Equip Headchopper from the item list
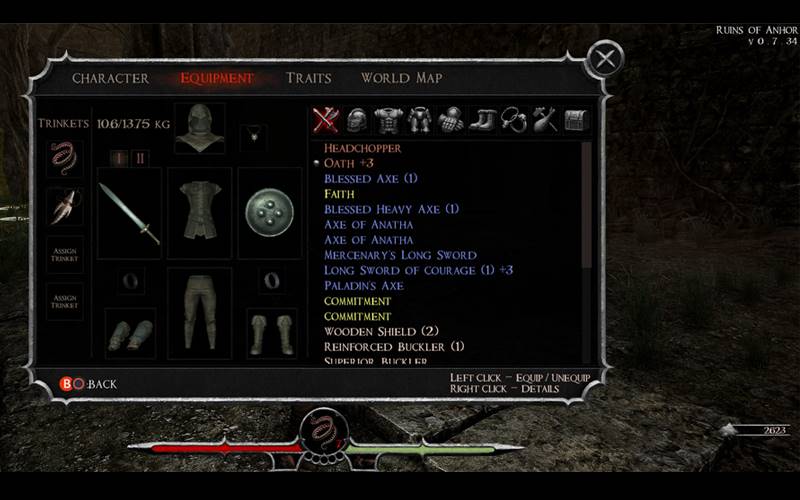 point(363,148)
